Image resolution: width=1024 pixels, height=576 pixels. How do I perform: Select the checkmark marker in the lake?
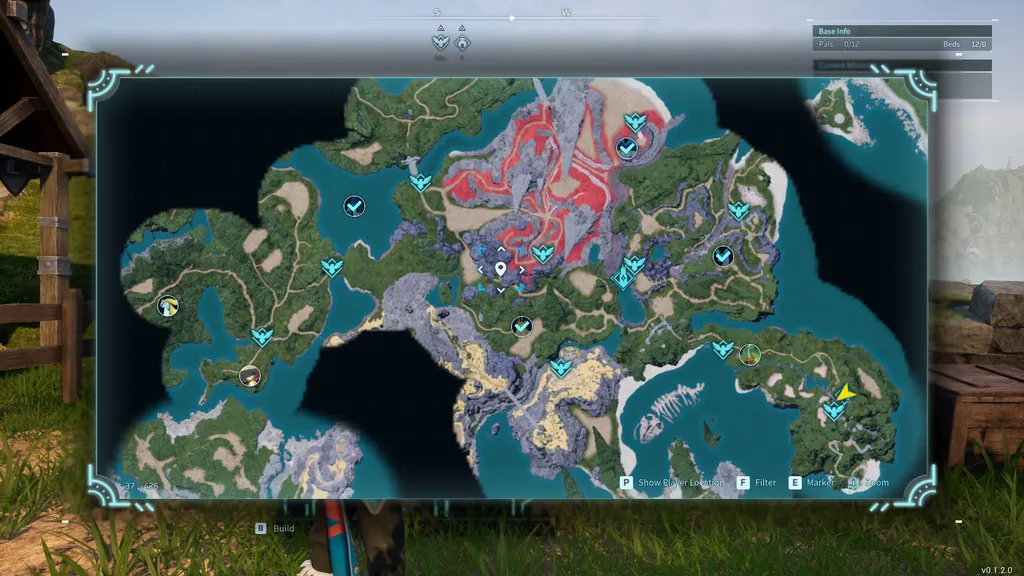click(x=354, y=206)
